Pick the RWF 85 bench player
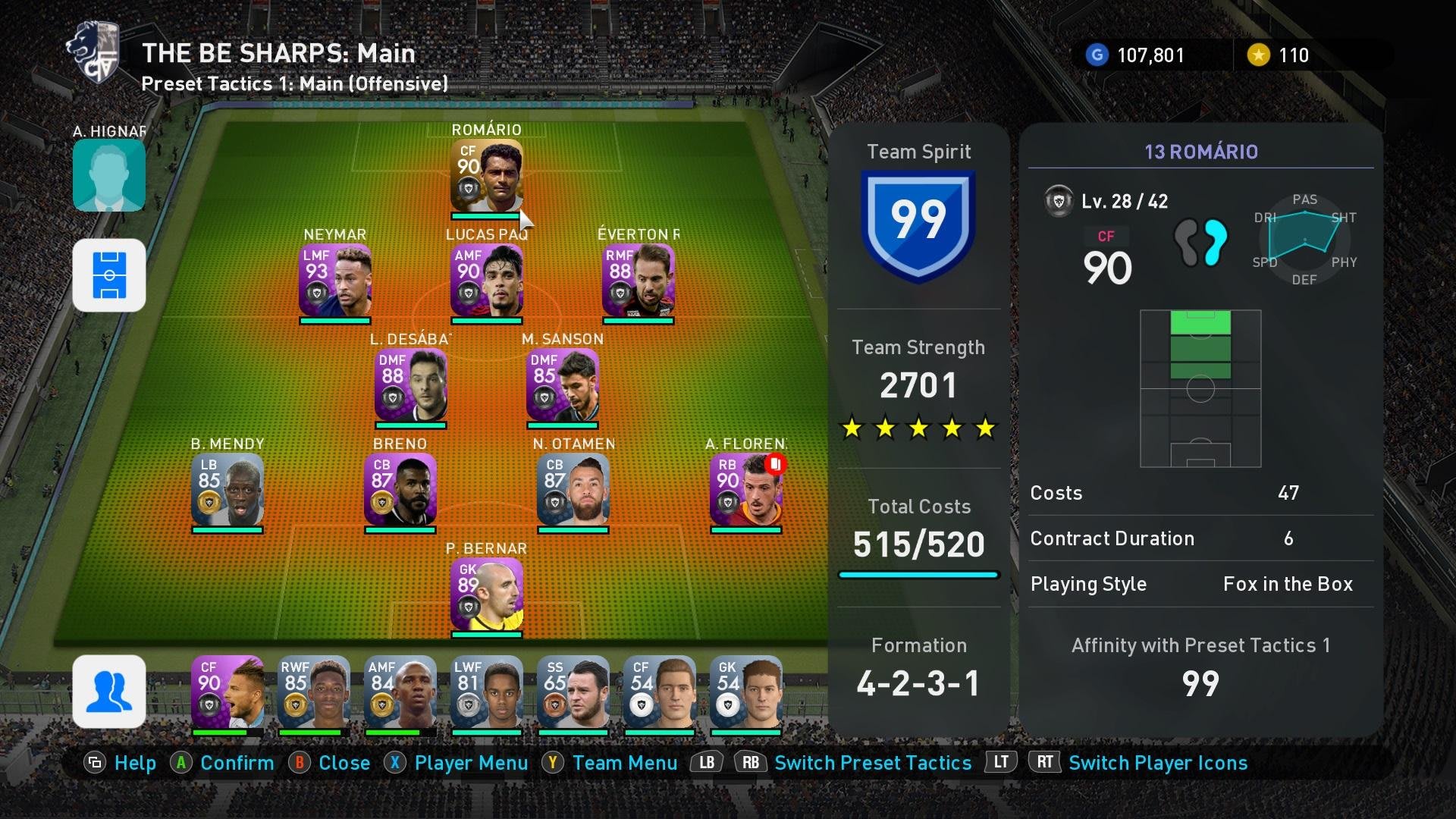The width and height of the screenshot is (1456, 819). click(x=313, y=691)
